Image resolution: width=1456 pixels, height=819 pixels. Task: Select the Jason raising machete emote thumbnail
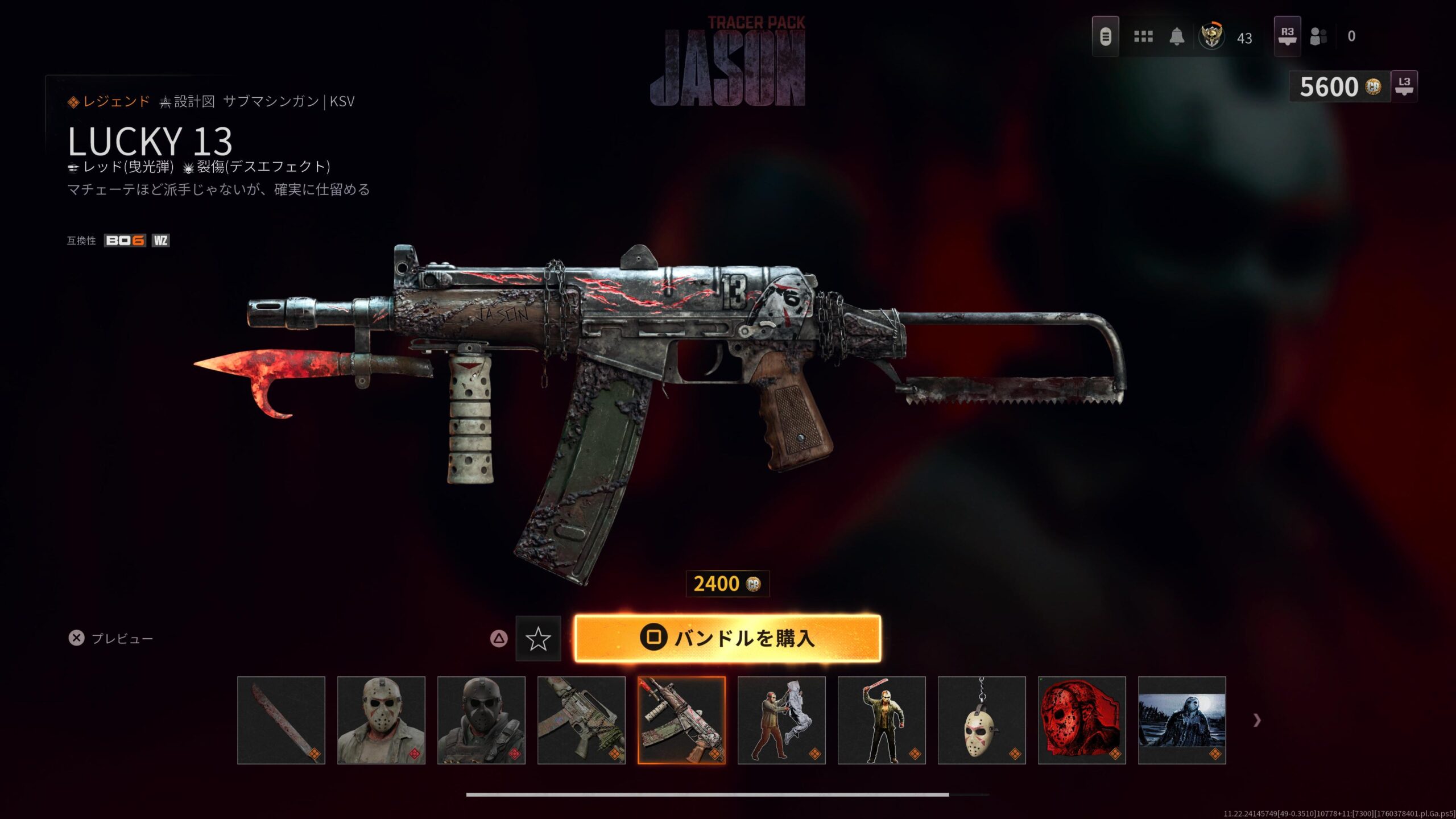[x=882, y=720]
